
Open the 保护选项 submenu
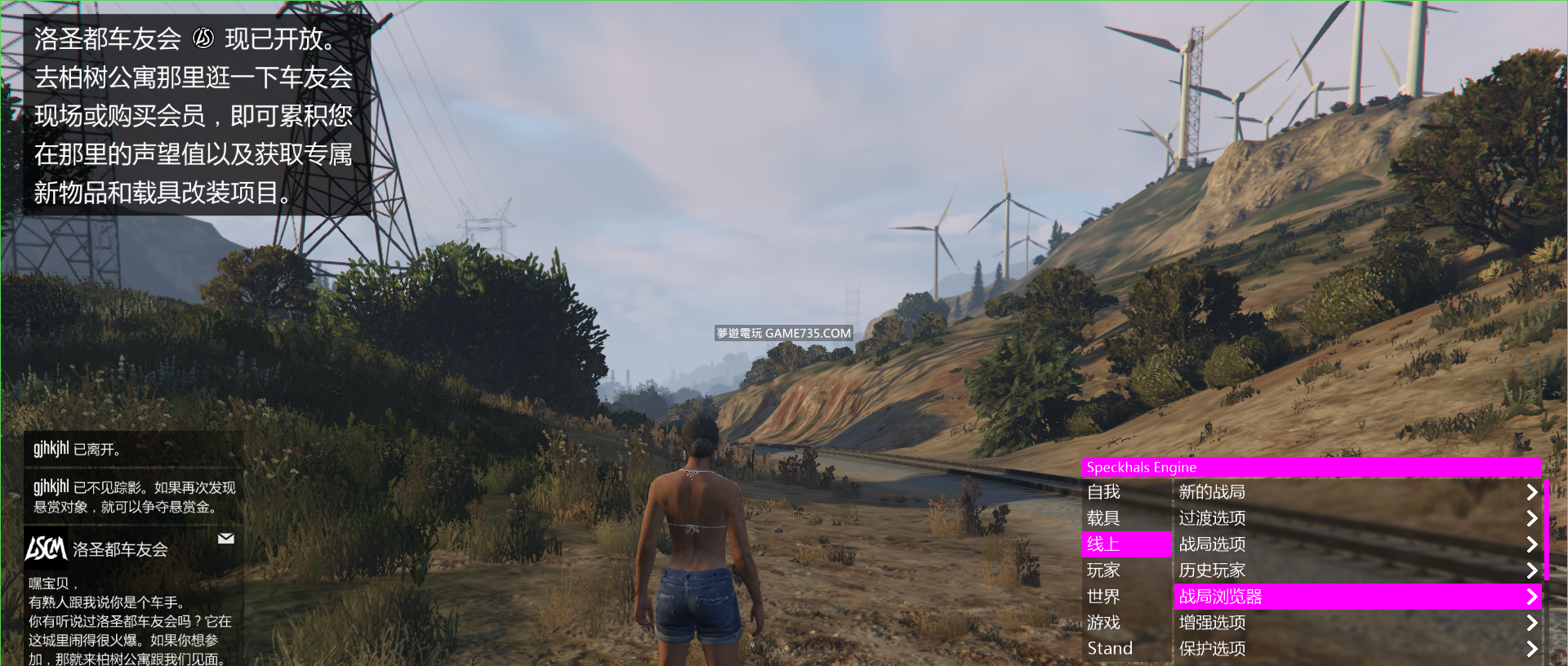(1356, 649)
